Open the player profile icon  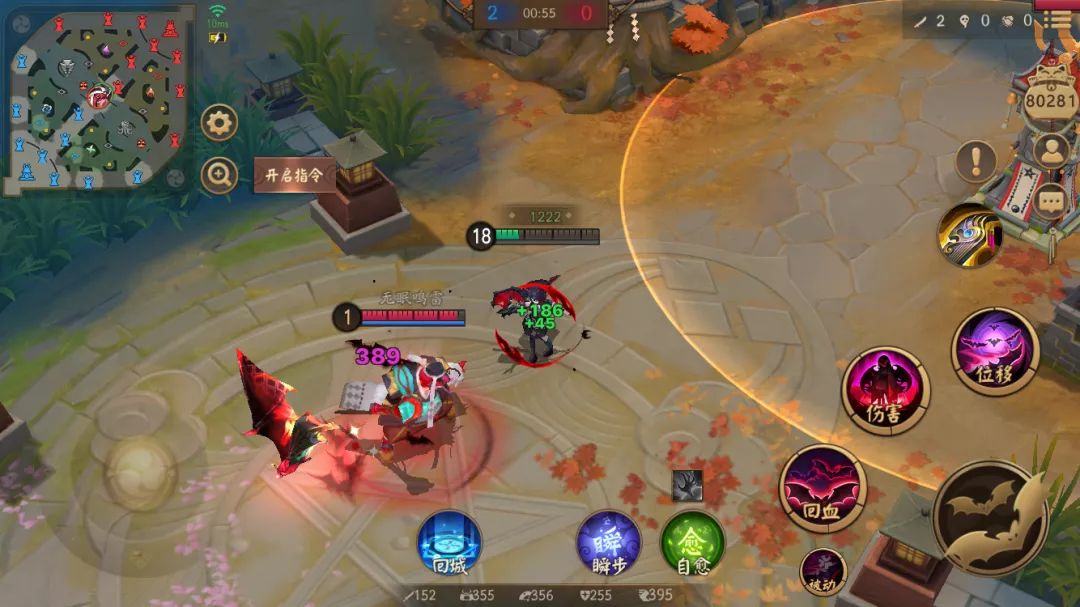coord(1051,151)
